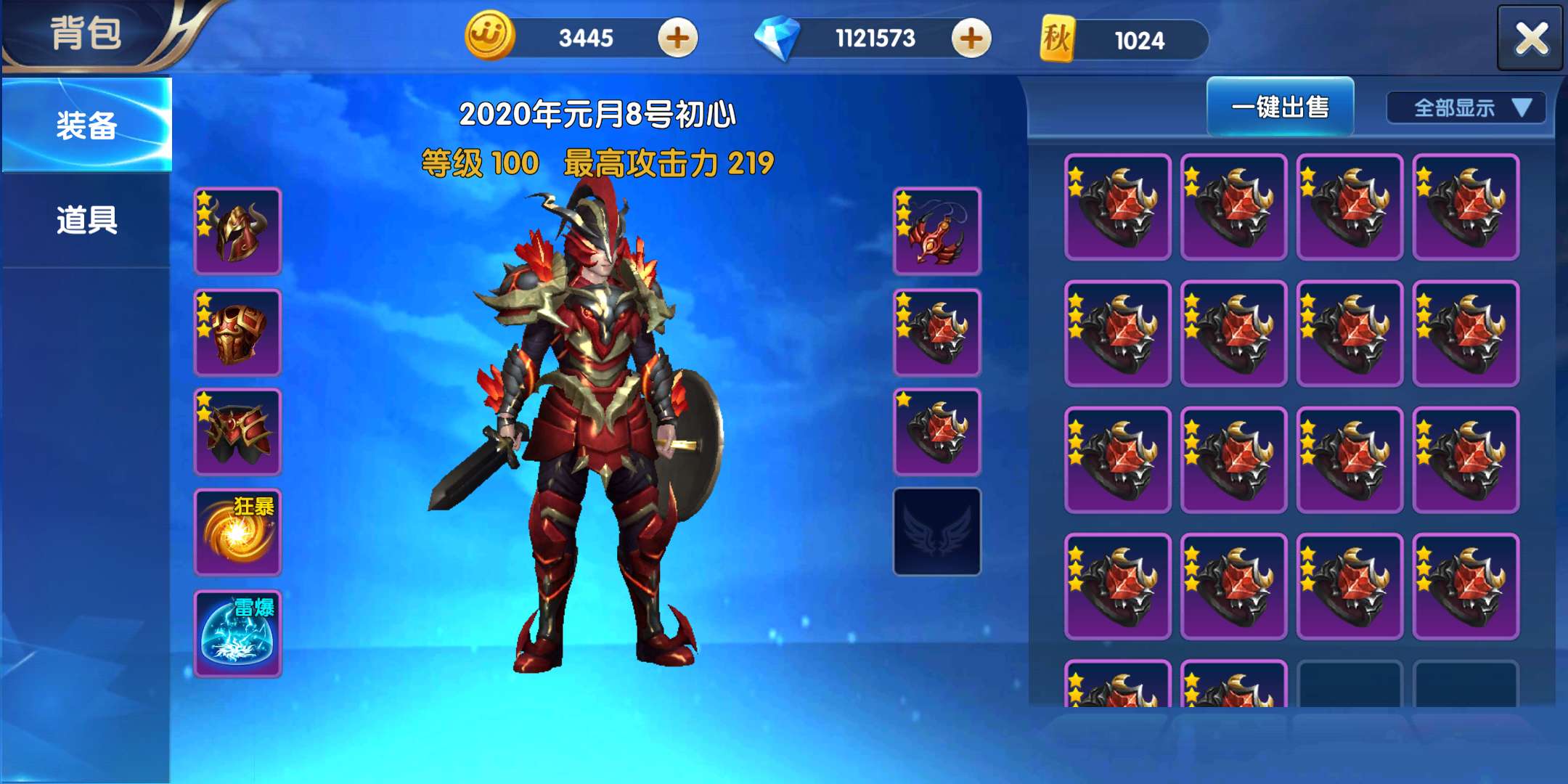Screen dimensions: 1568x784
Task: Open the equipped necklace slot
Action: 936,231
